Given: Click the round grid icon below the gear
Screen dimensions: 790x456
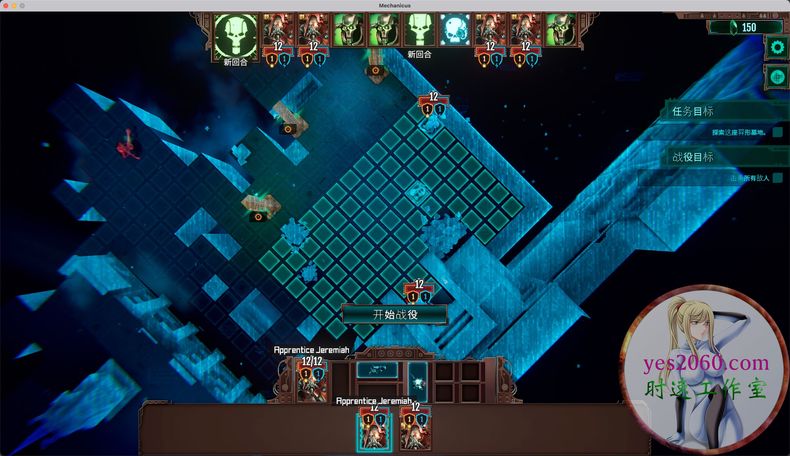Looking at the screenshot, I should coord(777,76).
